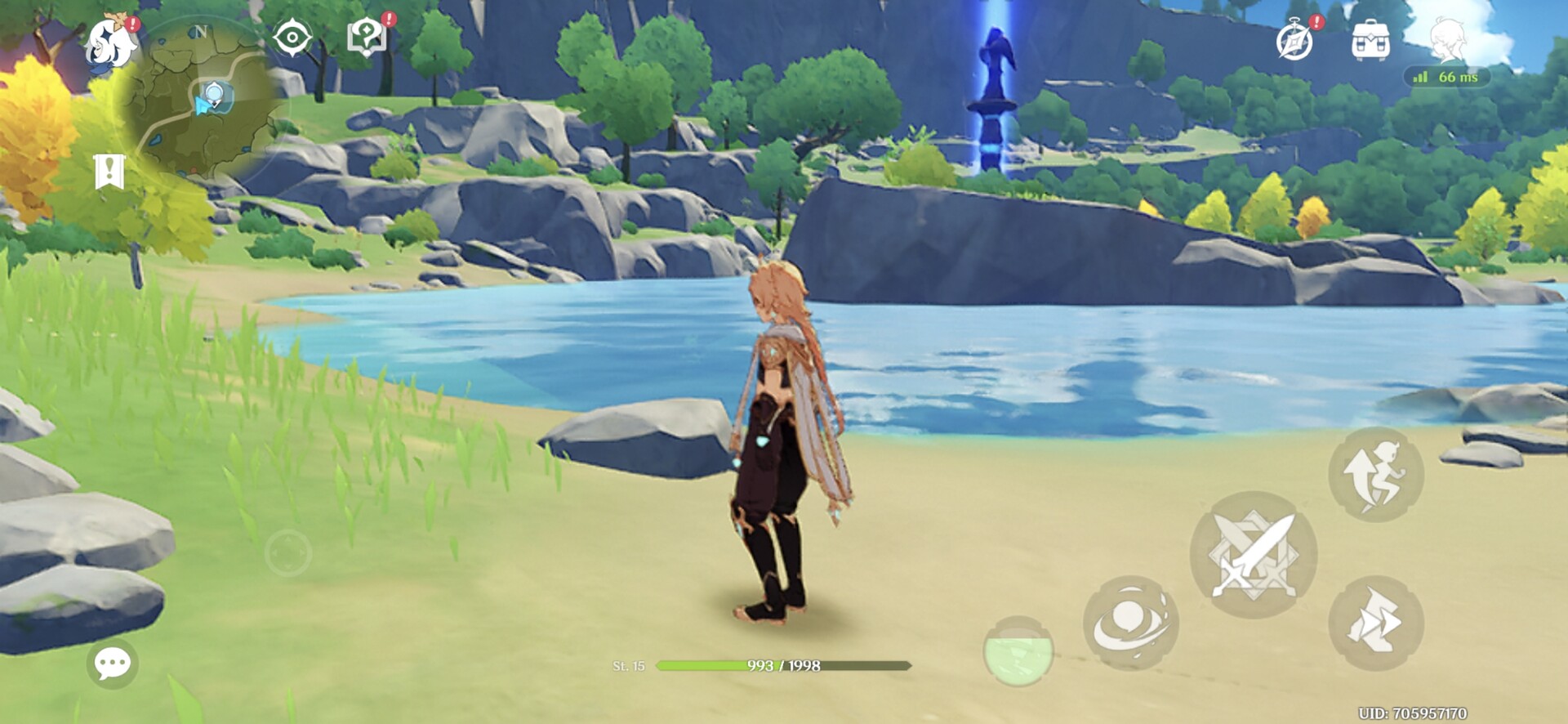Open the backpack inventory
Screen dimensions: 1568x724
(x=1370, y=40)
